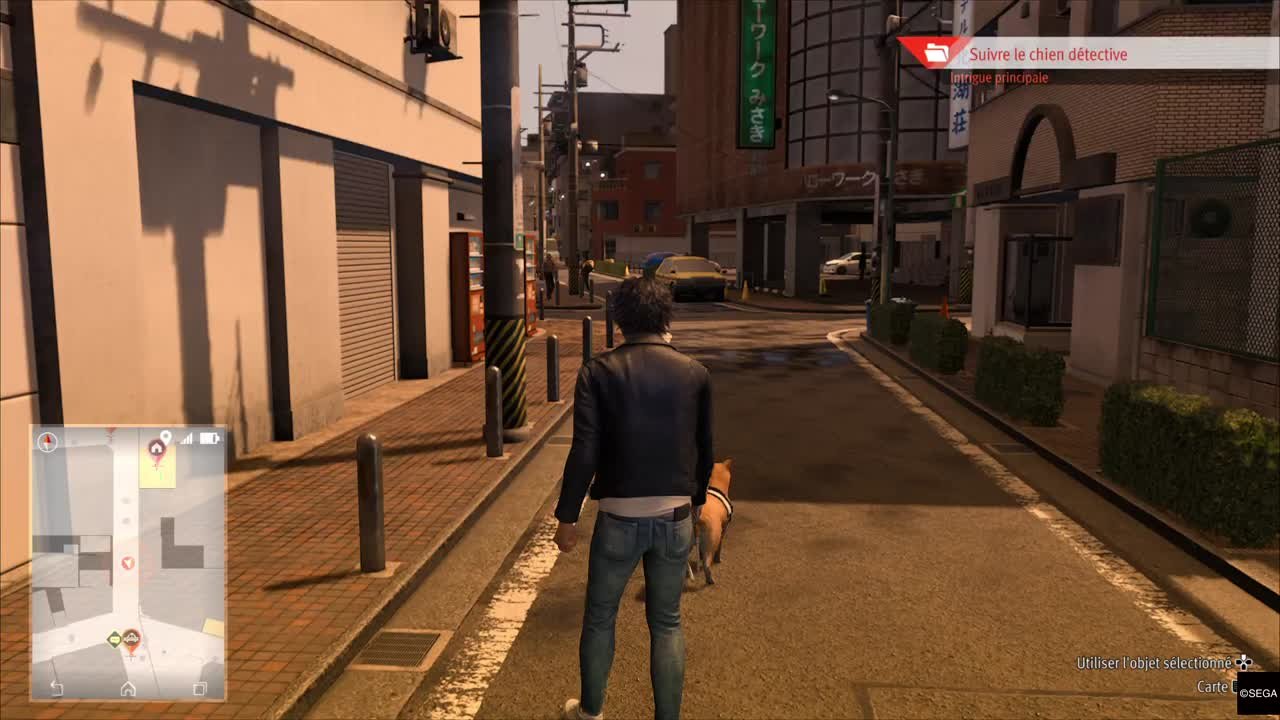1280x720 pixels.
Task: Click the yellow note marker on the minimap
Action: click(158, 474)
